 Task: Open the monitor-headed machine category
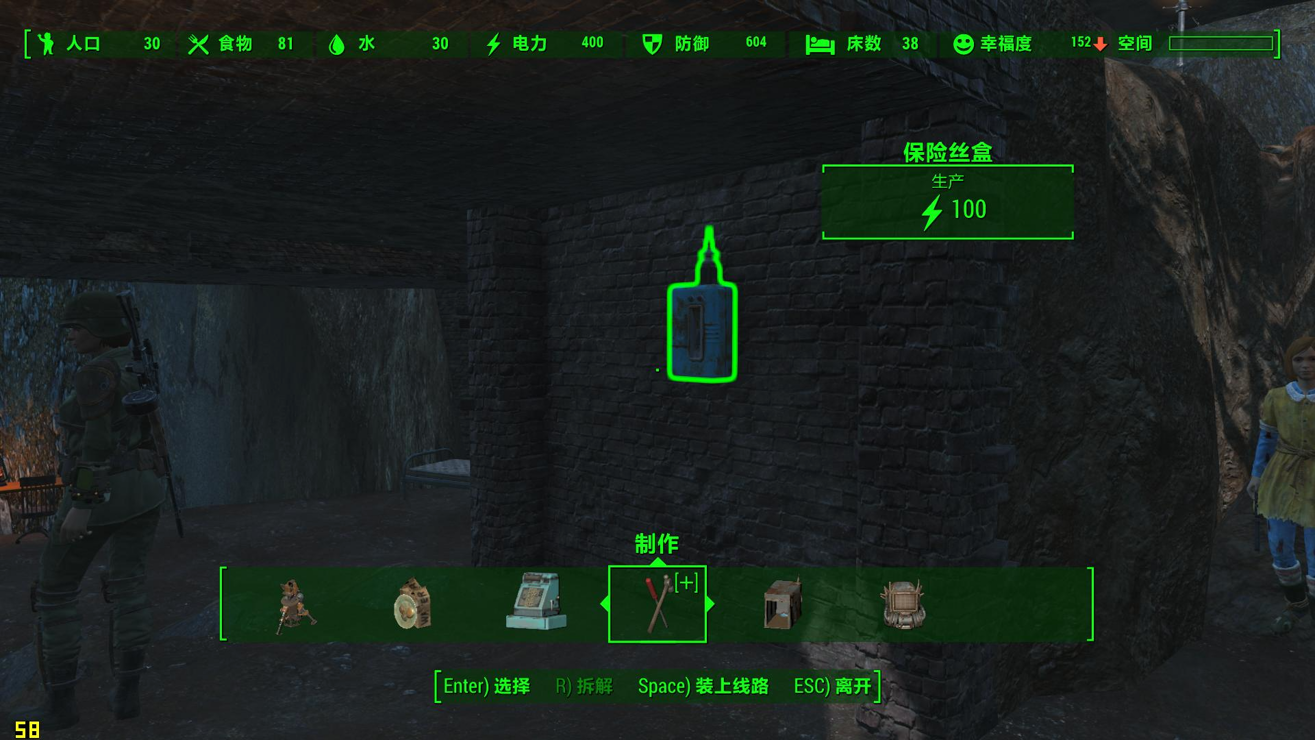(902, 604)
